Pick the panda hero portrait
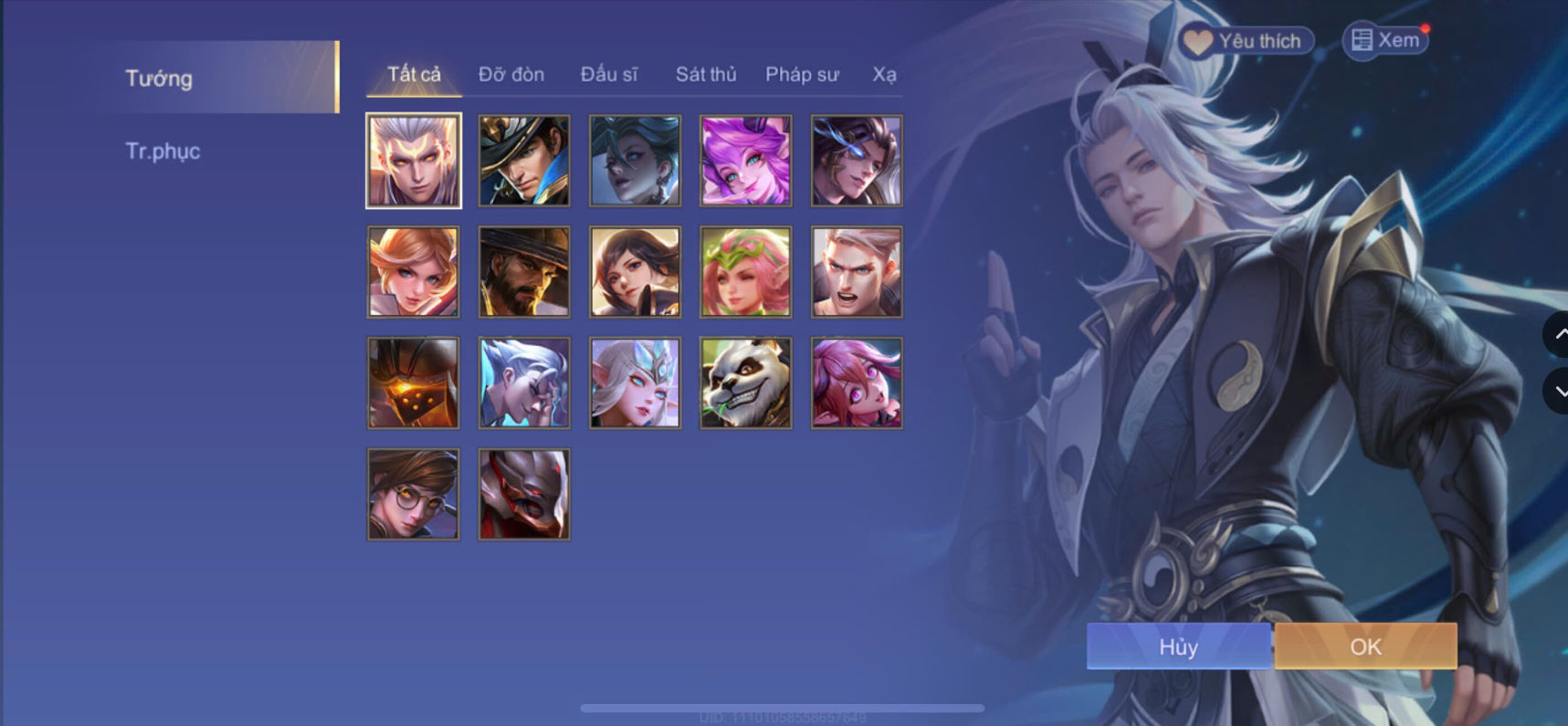Viewport: 1568px width, 726px height. 745,383
